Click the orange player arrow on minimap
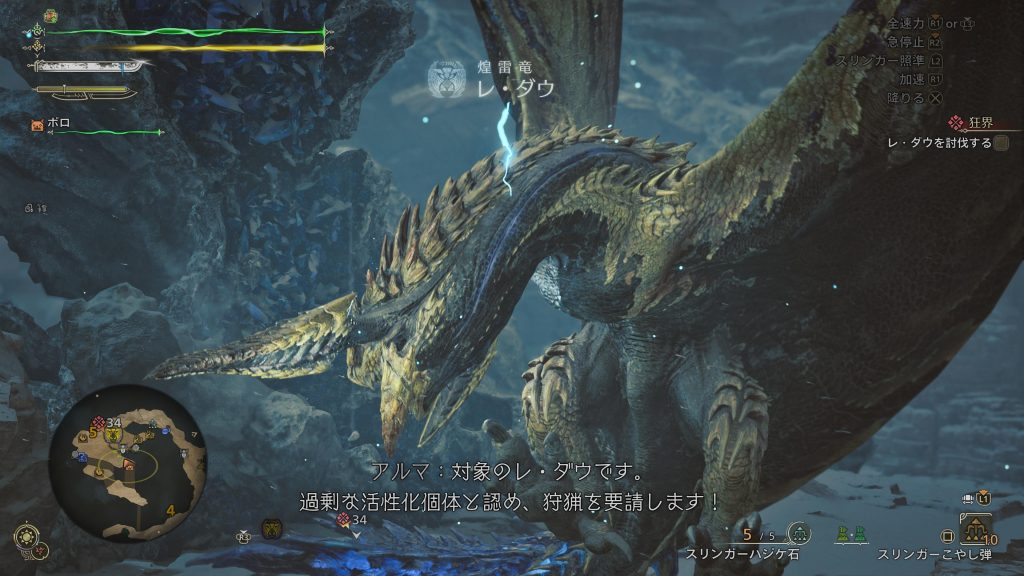Screen dimensions: 1024x576 [129, 464]
